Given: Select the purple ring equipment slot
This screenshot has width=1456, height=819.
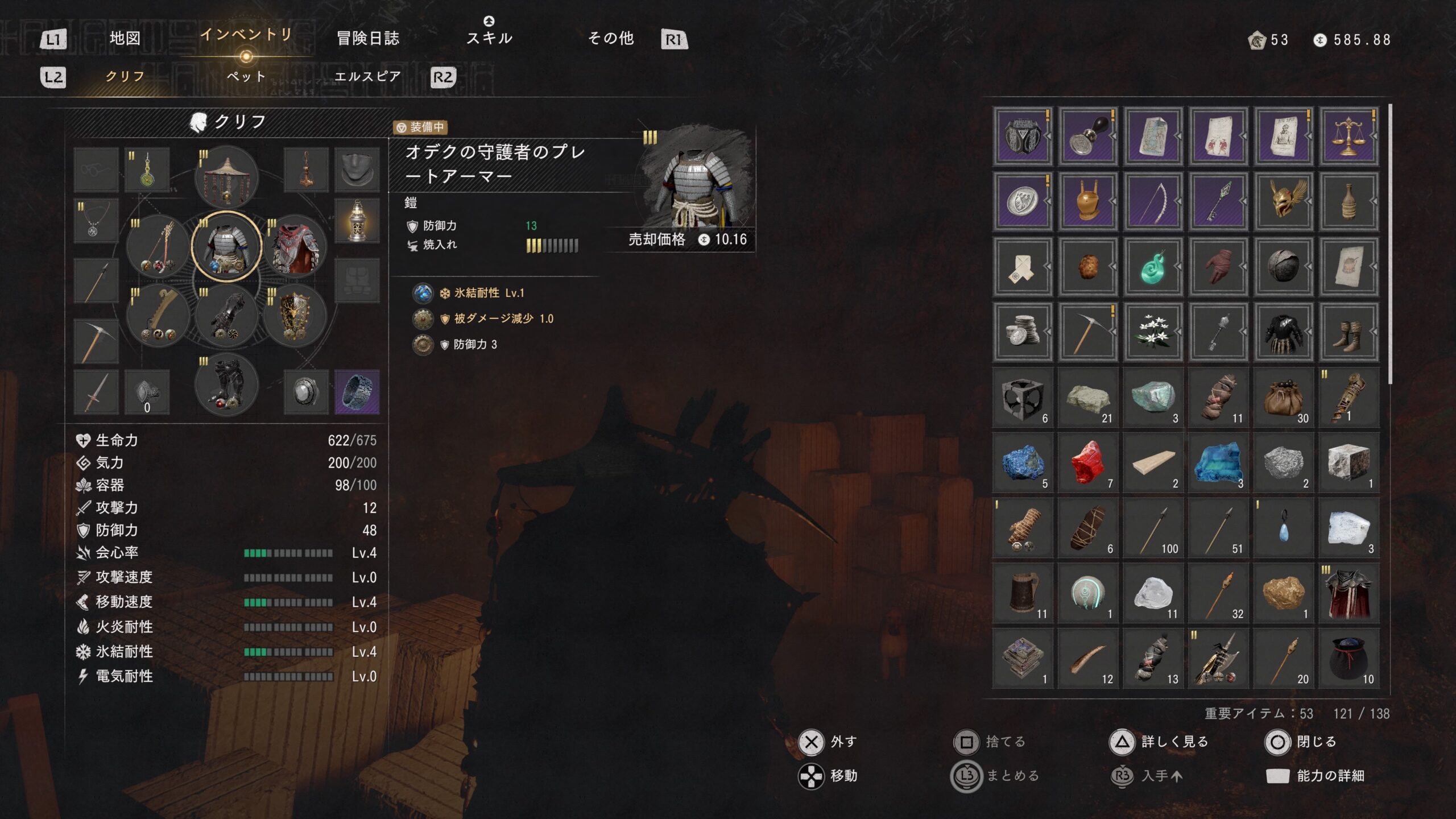Looking at the screenshot, I should pos(357,392).
